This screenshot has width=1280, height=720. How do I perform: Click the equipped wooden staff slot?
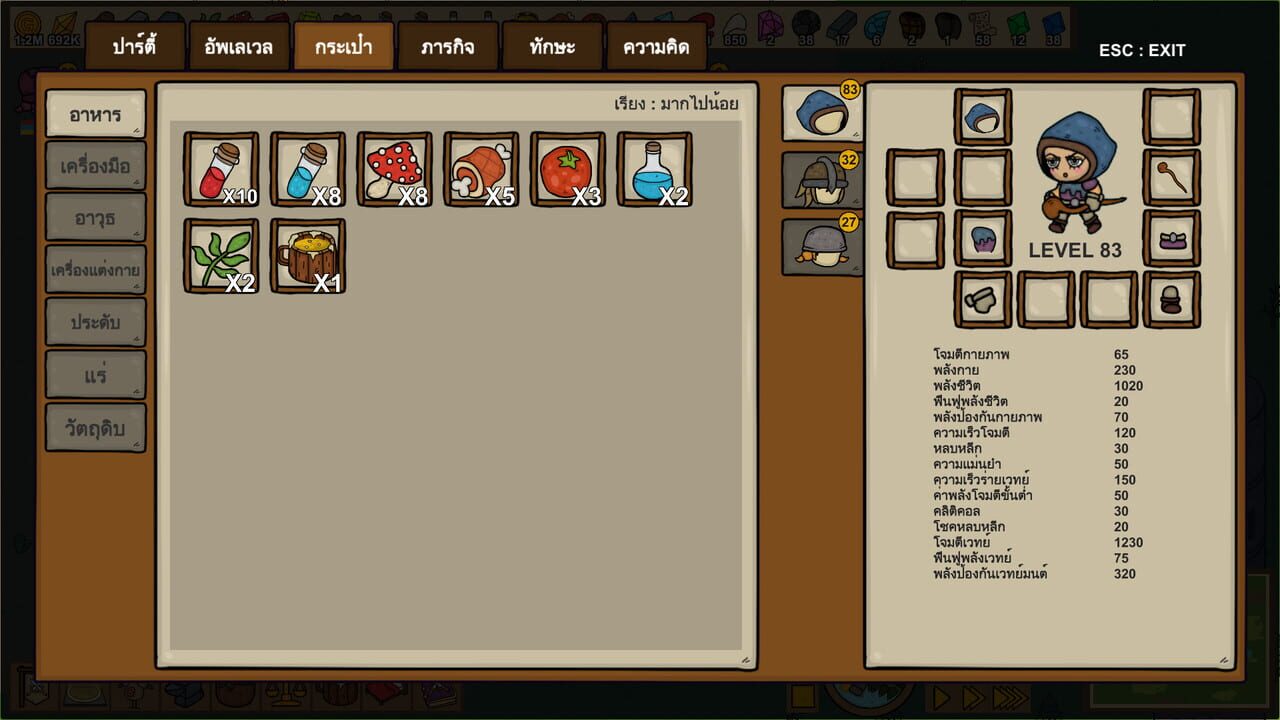(x=1170, y=178)
